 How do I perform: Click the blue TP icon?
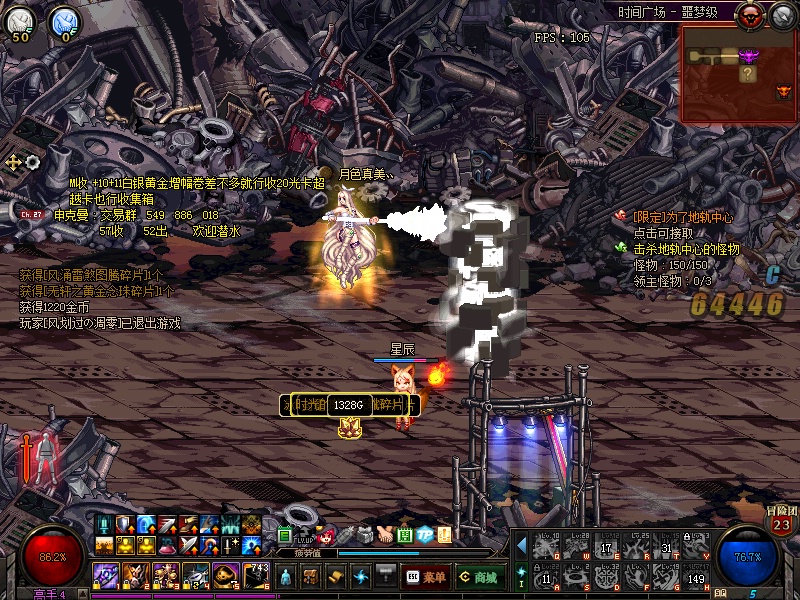coord(425,534)
